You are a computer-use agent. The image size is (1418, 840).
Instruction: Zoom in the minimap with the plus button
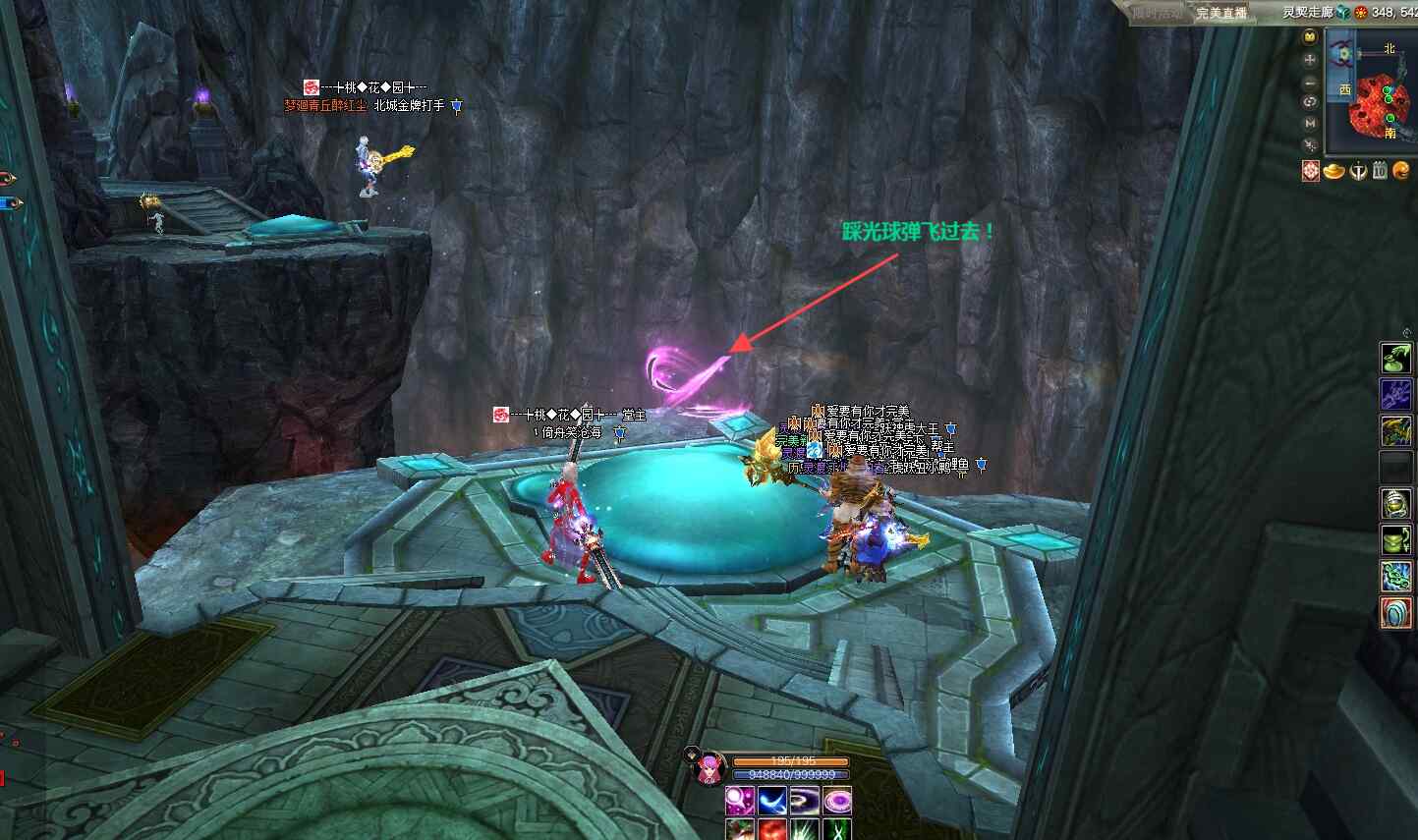tap(1310, 59)
